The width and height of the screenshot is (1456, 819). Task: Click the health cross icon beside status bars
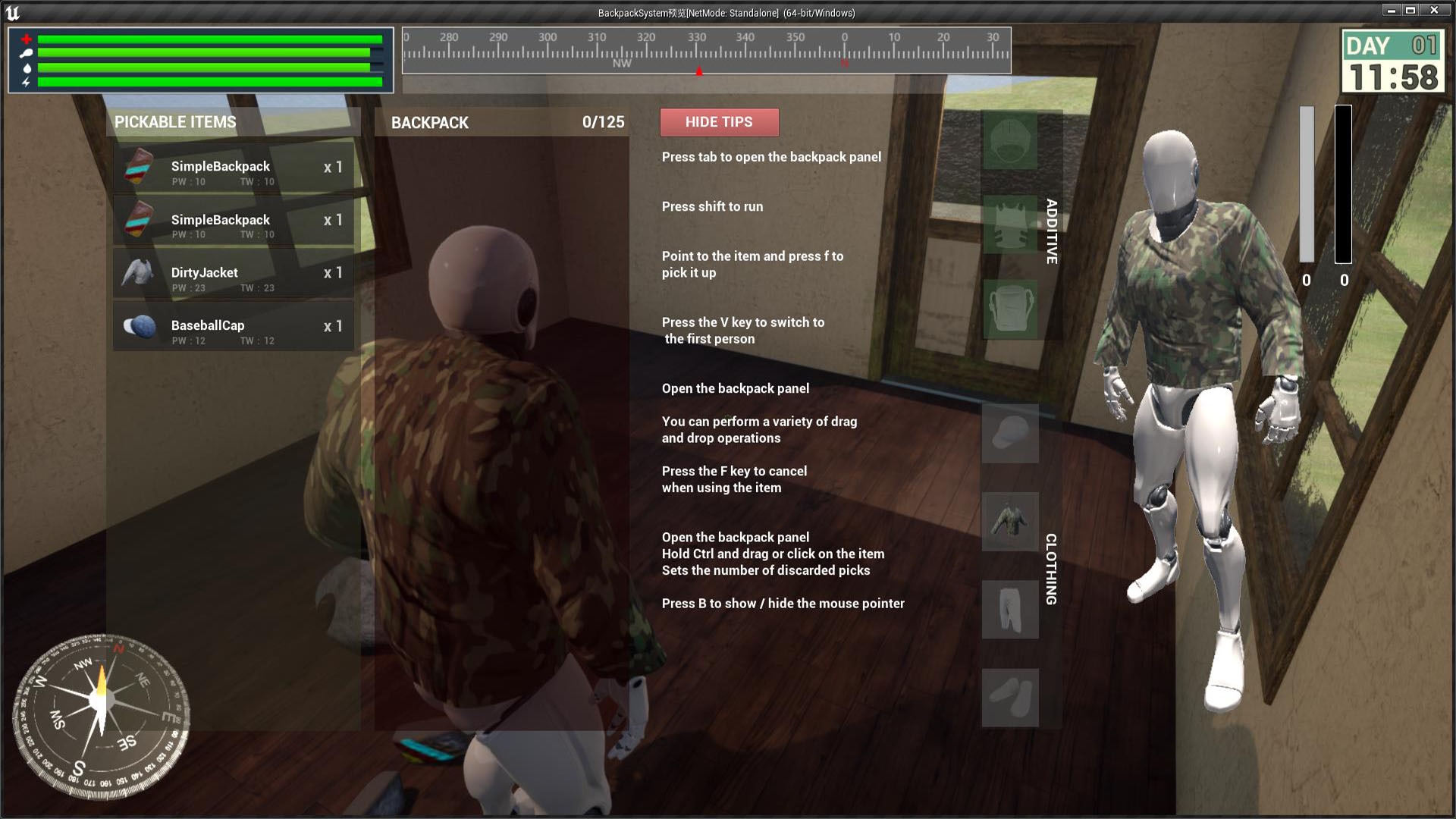(26, 38)
